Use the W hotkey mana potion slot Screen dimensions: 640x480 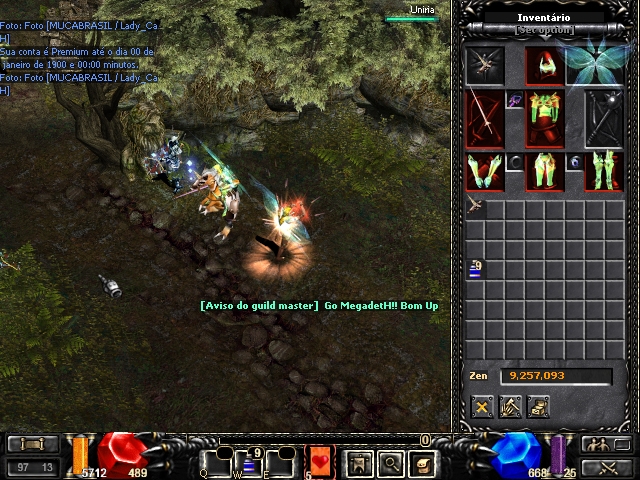pyautogui.click(x=248, y=462)
